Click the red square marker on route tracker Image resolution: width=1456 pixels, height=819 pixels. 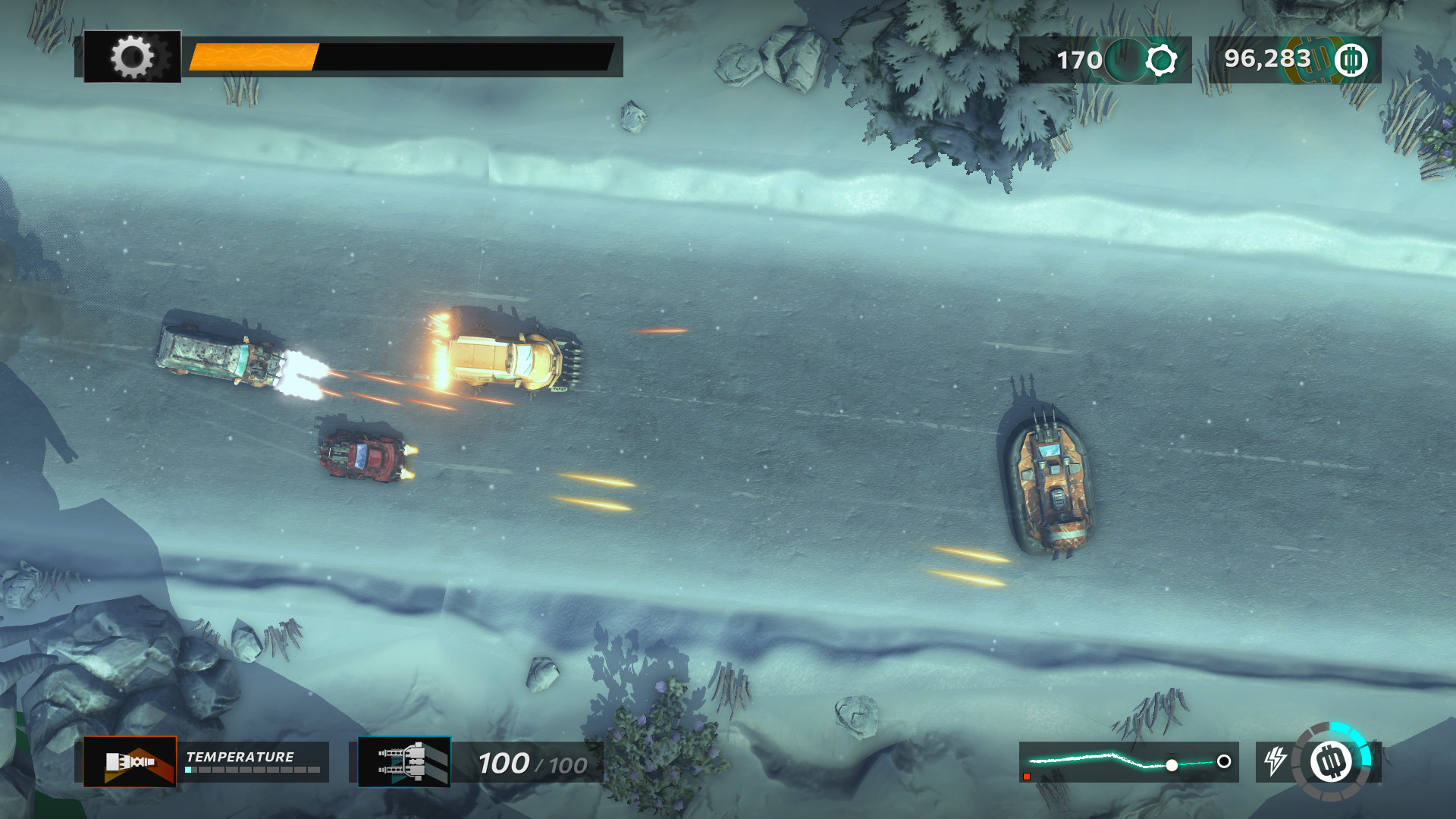(1028, 775)
